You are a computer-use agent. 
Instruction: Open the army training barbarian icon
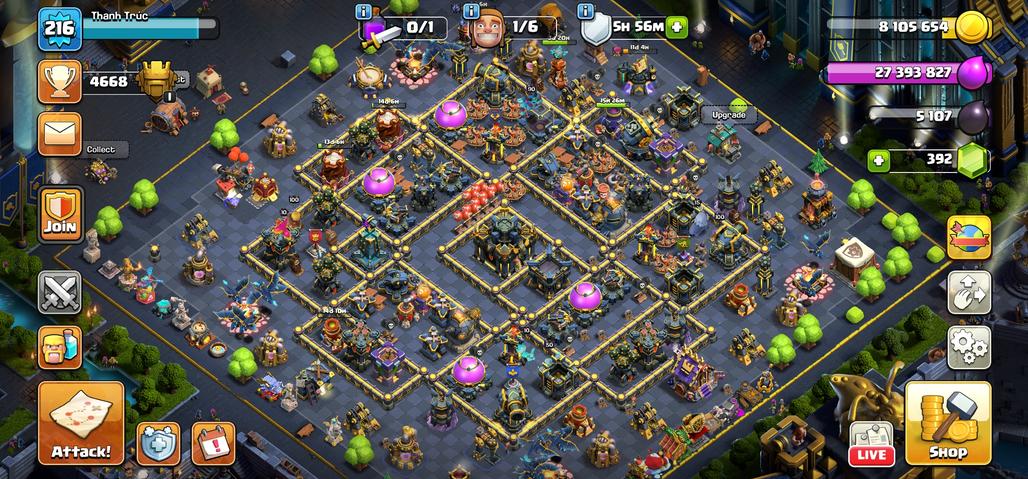pos(60,347)
